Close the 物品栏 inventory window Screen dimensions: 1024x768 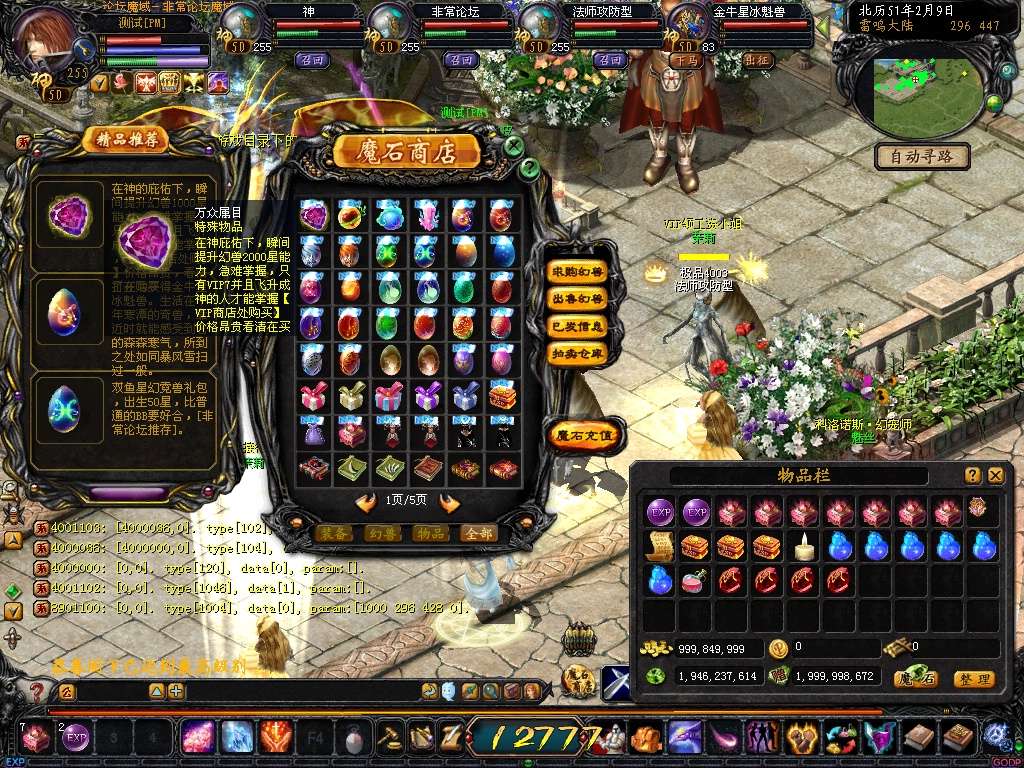(x=995, y=476)
